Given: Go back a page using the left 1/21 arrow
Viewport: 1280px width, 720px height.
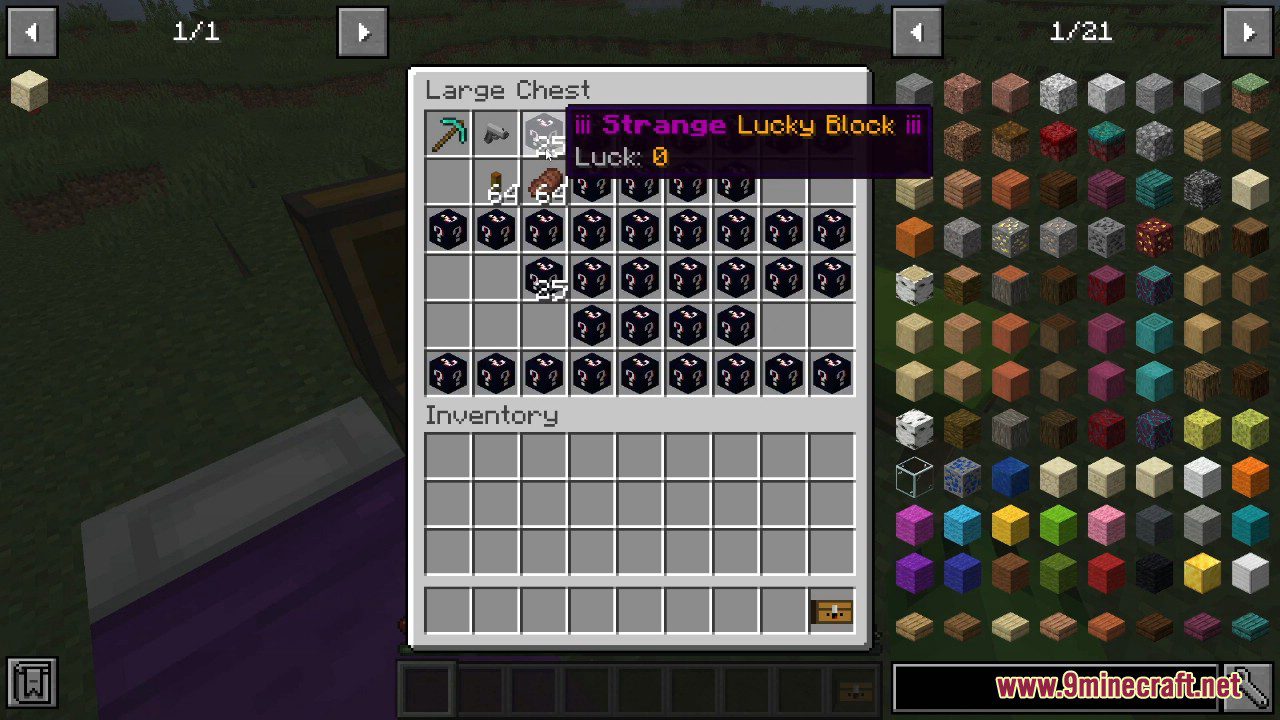Looking at the screenshot, I should pyautogui.click(x=917, y=31).
